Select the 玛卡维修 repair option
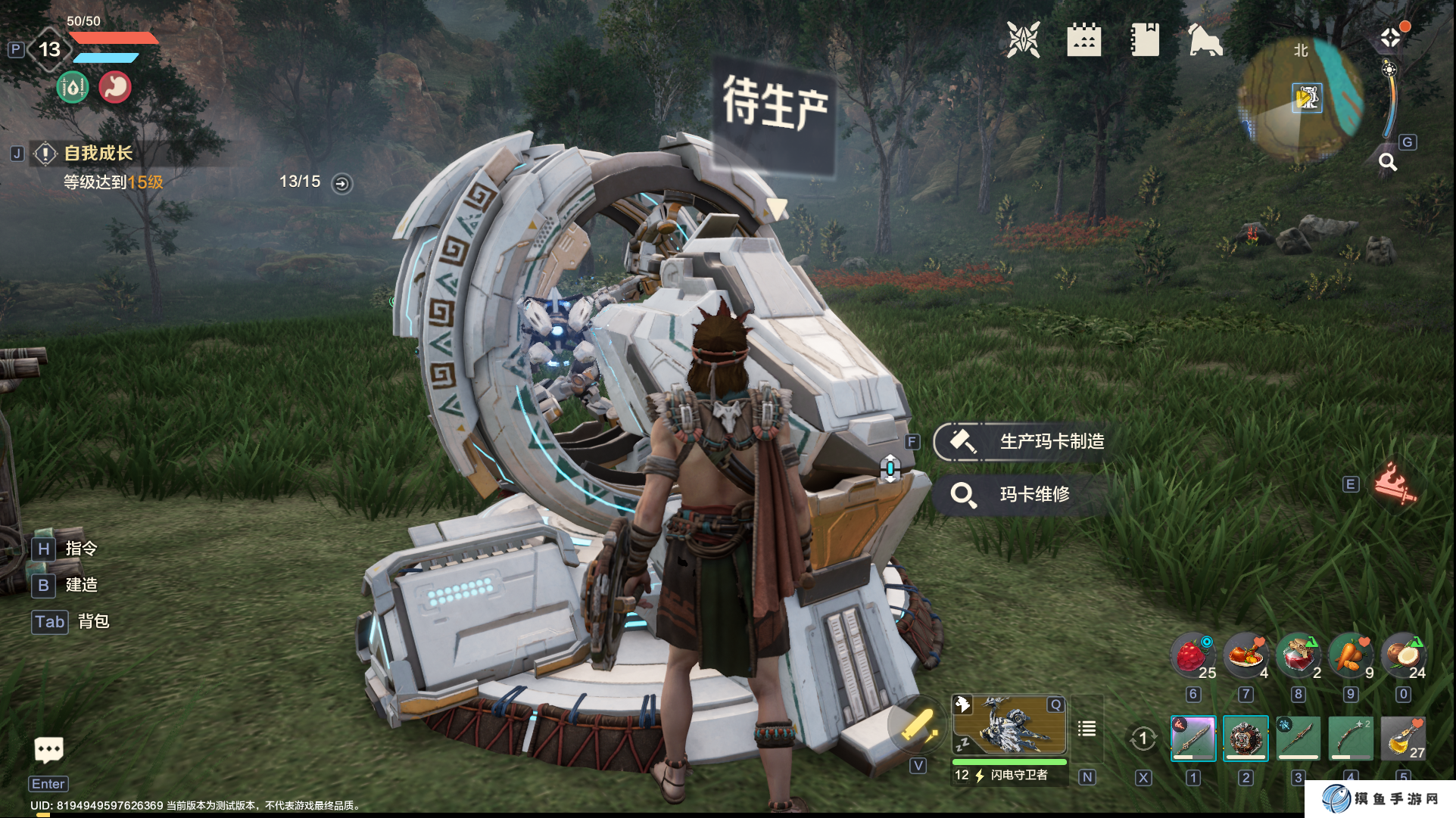Screen dimensions: 1456x818 click(1022, 494)
